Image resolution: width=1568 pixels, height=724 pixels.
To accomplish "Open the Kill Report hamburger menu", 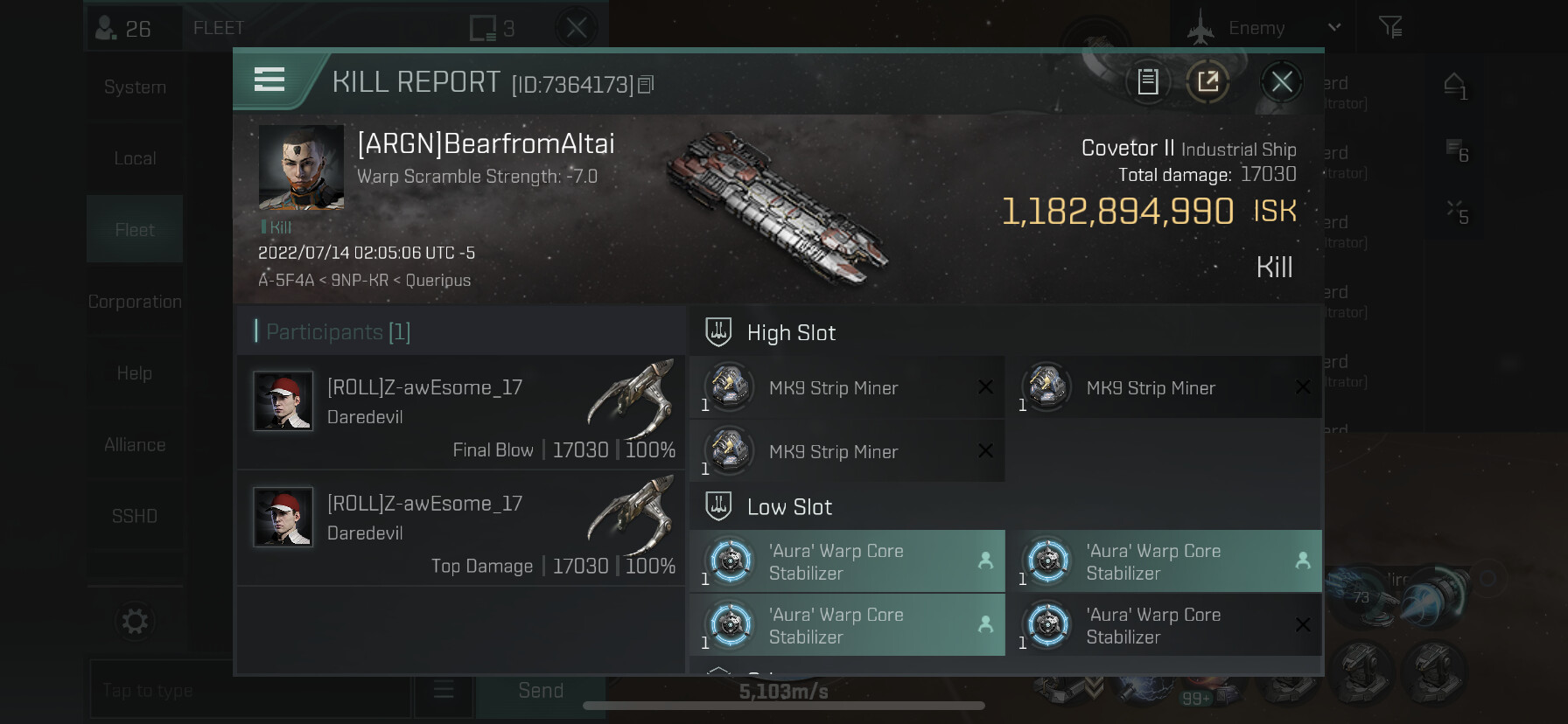I will (x=269, y=80).
